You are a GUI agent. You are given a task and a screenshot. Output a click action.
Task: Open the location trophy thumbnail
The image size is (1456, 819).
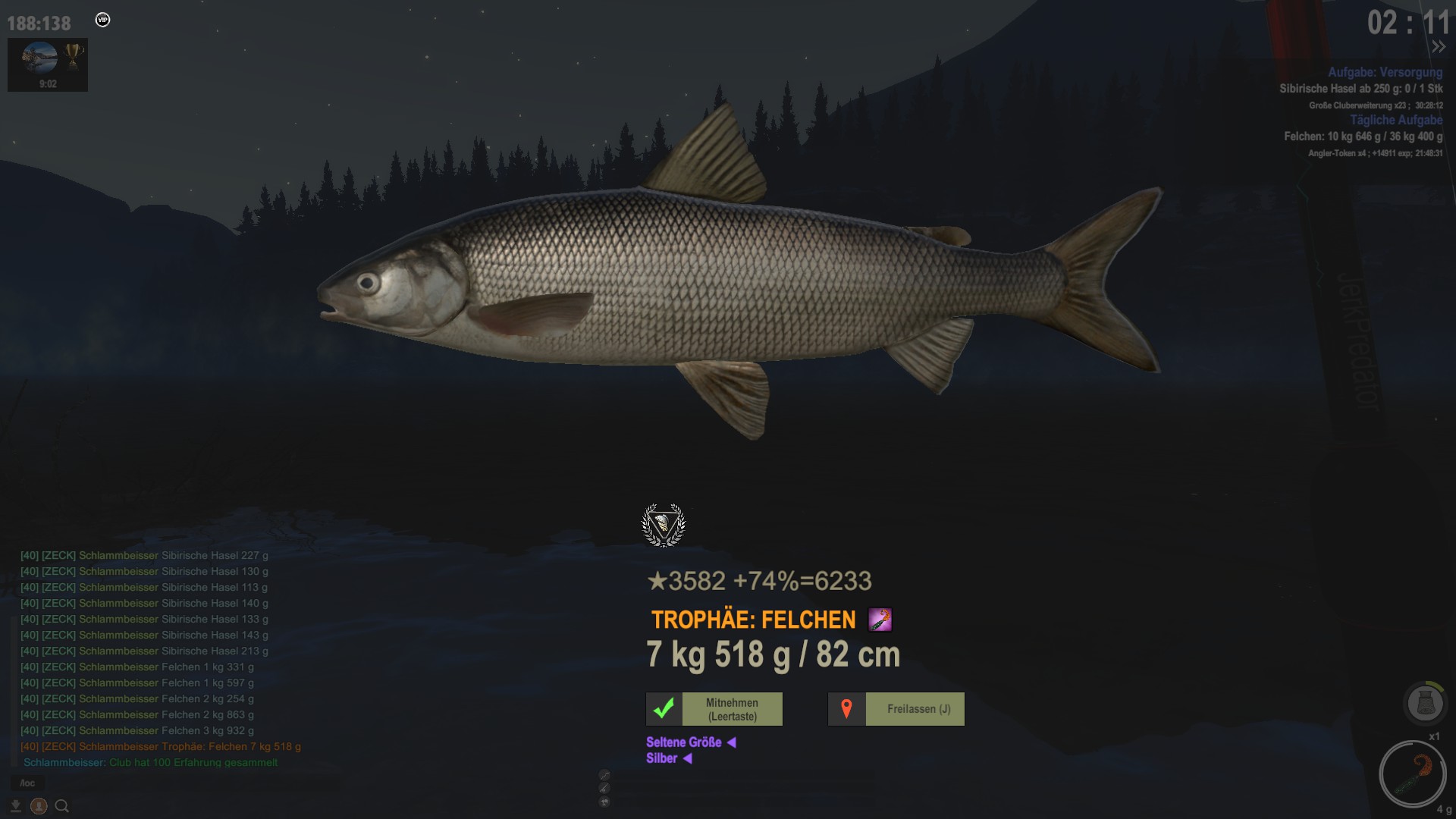[x=48, y=64]
